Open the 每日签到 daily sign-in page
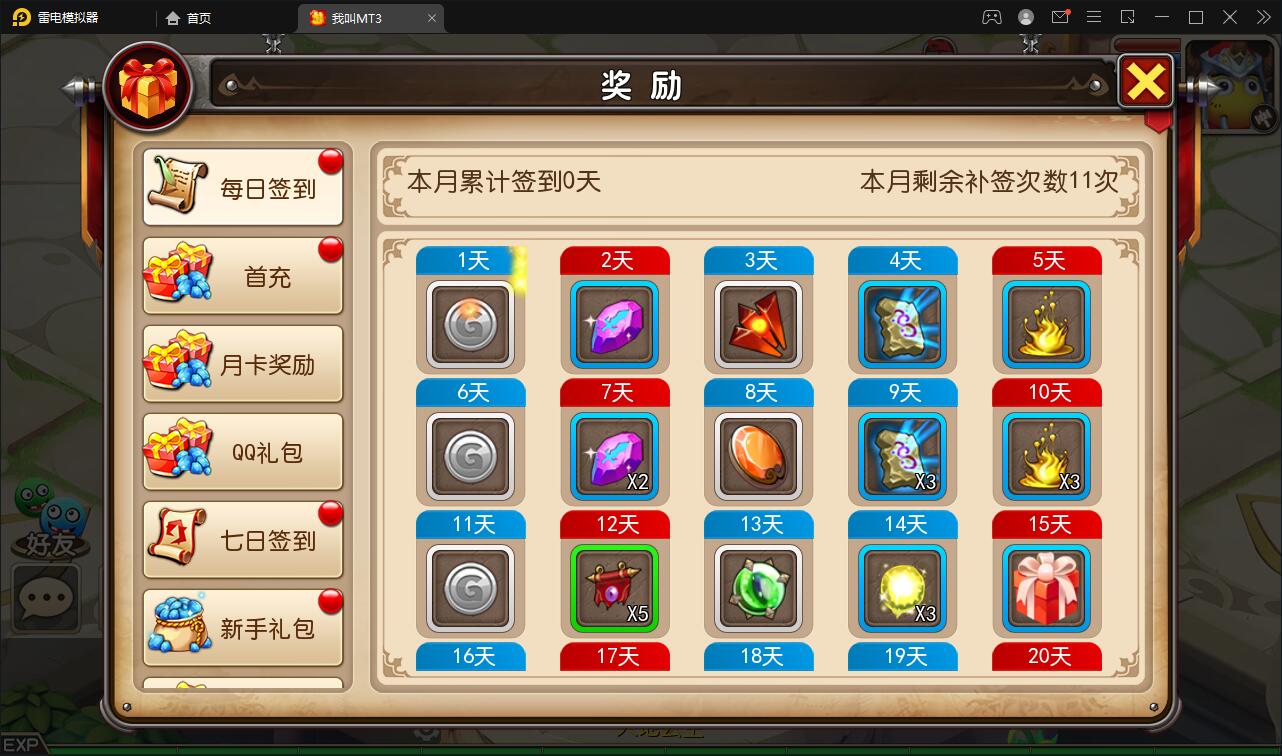Viewport: 1282px width, 756px height. (242, 185)
